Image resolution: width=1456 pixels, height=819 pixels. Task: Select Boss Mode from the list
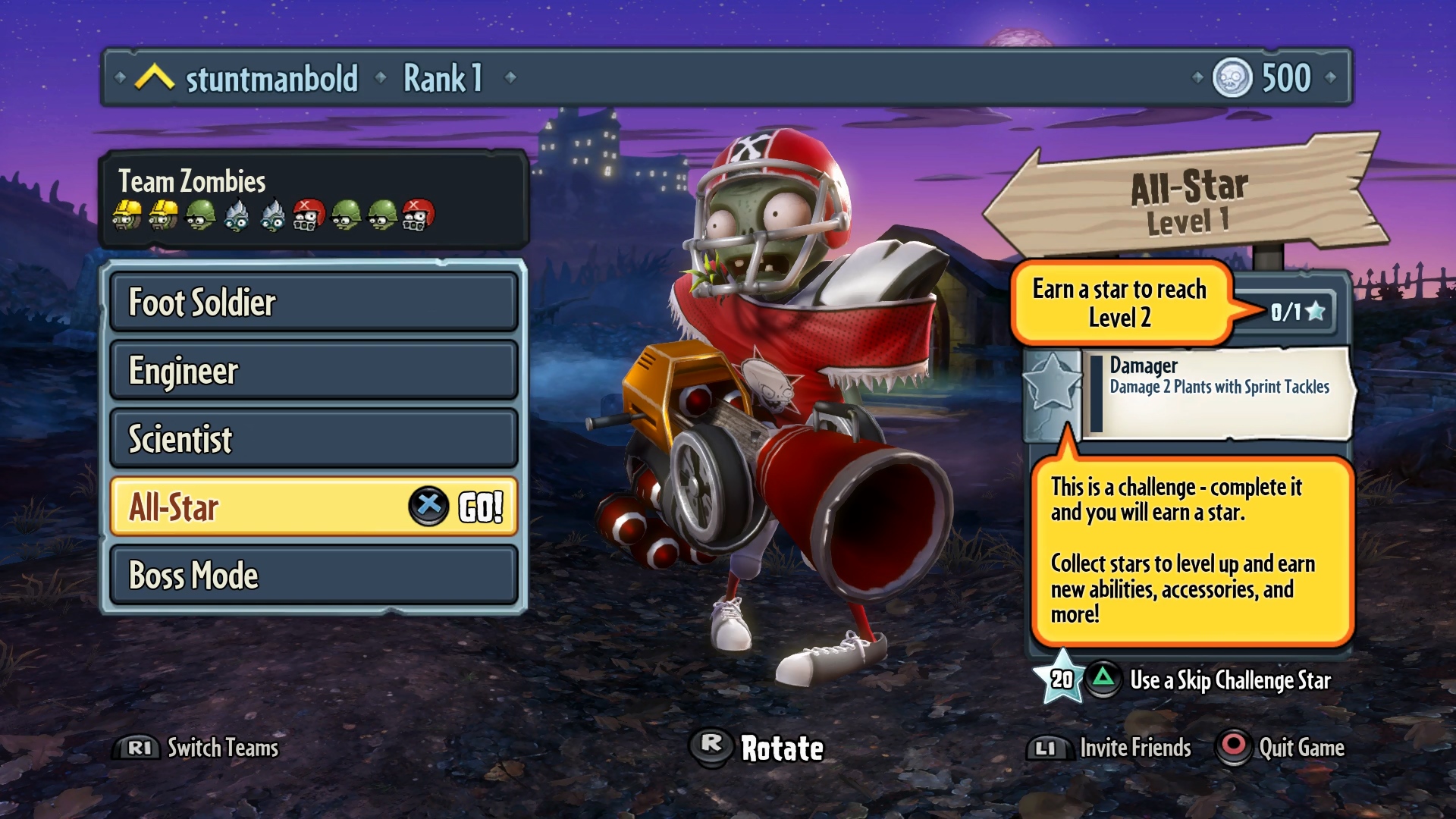pos(313,576)
